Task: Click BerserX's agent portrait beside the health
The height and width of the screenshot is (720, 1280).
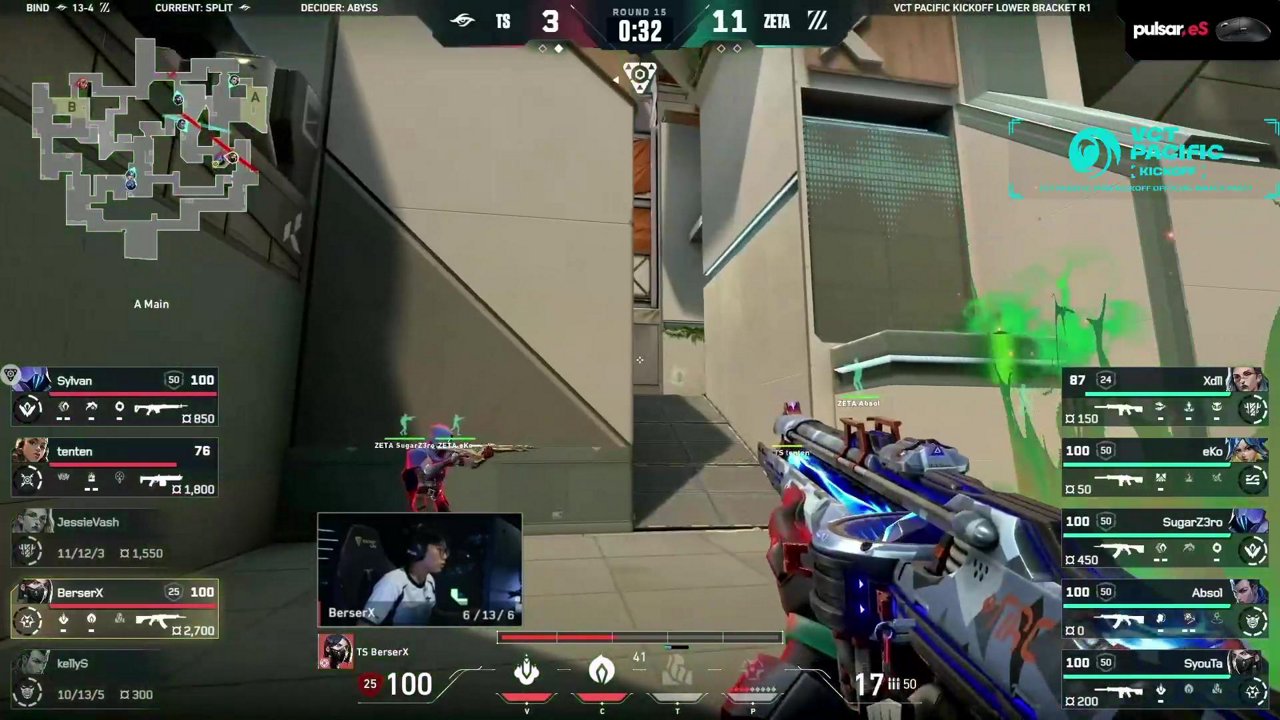Action: [335, 651]
